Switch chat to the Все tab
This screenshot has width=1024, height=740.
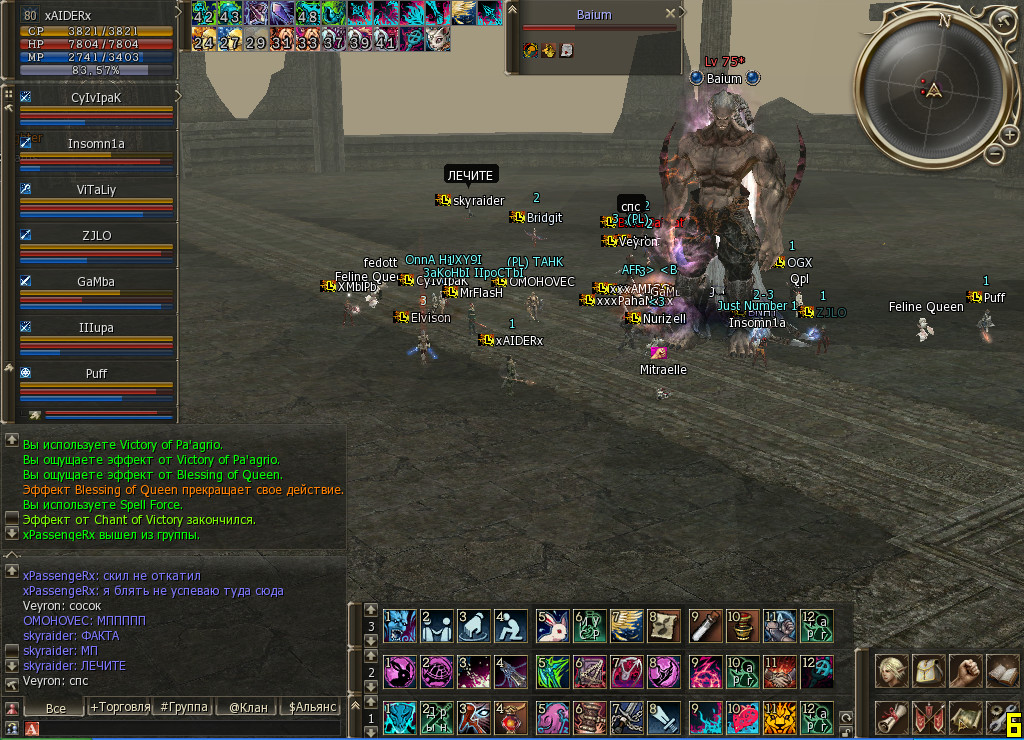coord(56,707)
